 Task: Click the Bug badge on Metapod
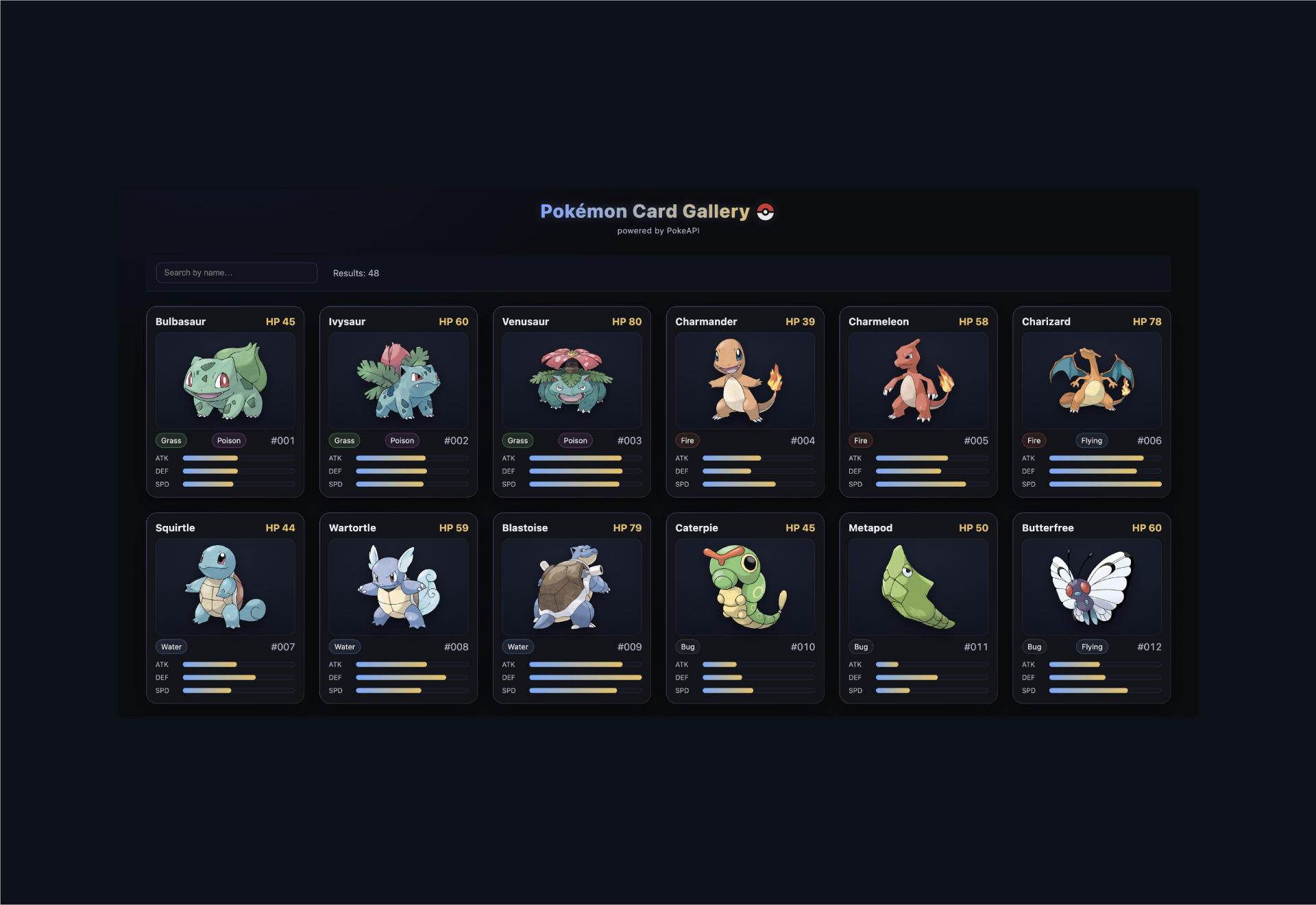coord(861,647)
